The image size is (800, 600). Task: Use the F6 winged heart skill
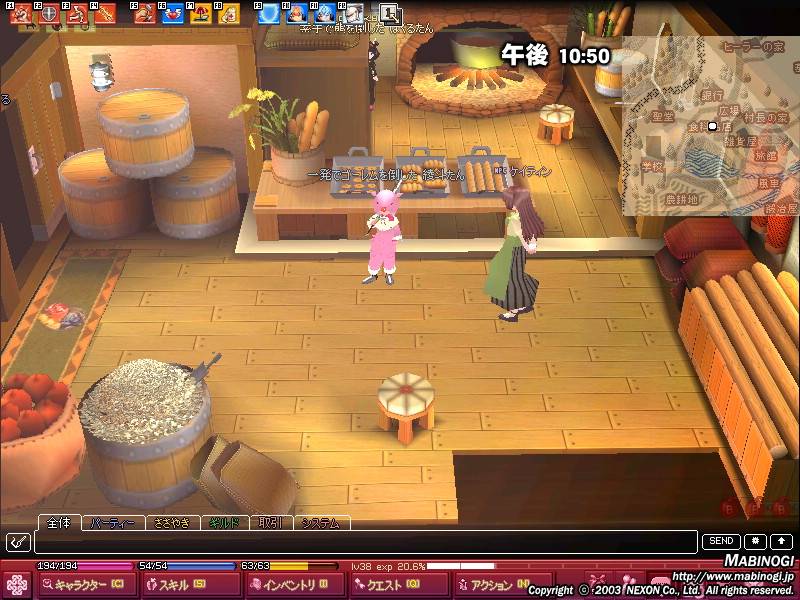(x=172, y=14)
